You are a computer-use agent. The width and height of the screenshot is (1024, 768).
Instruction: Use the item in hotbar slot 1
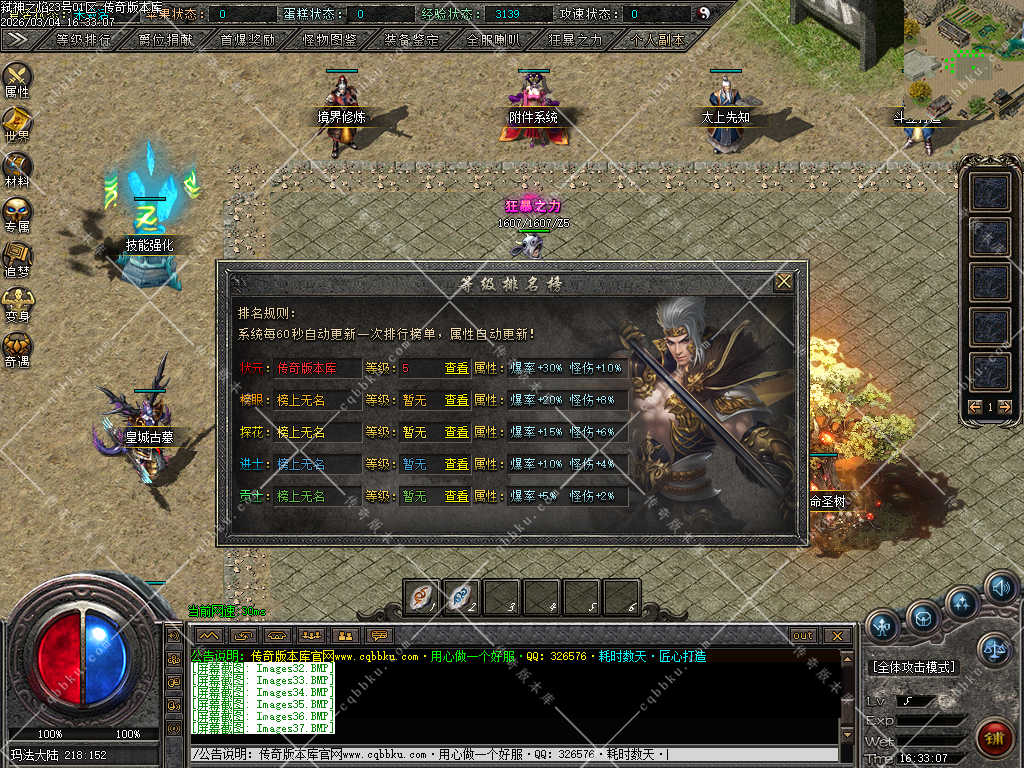point(421,596)
